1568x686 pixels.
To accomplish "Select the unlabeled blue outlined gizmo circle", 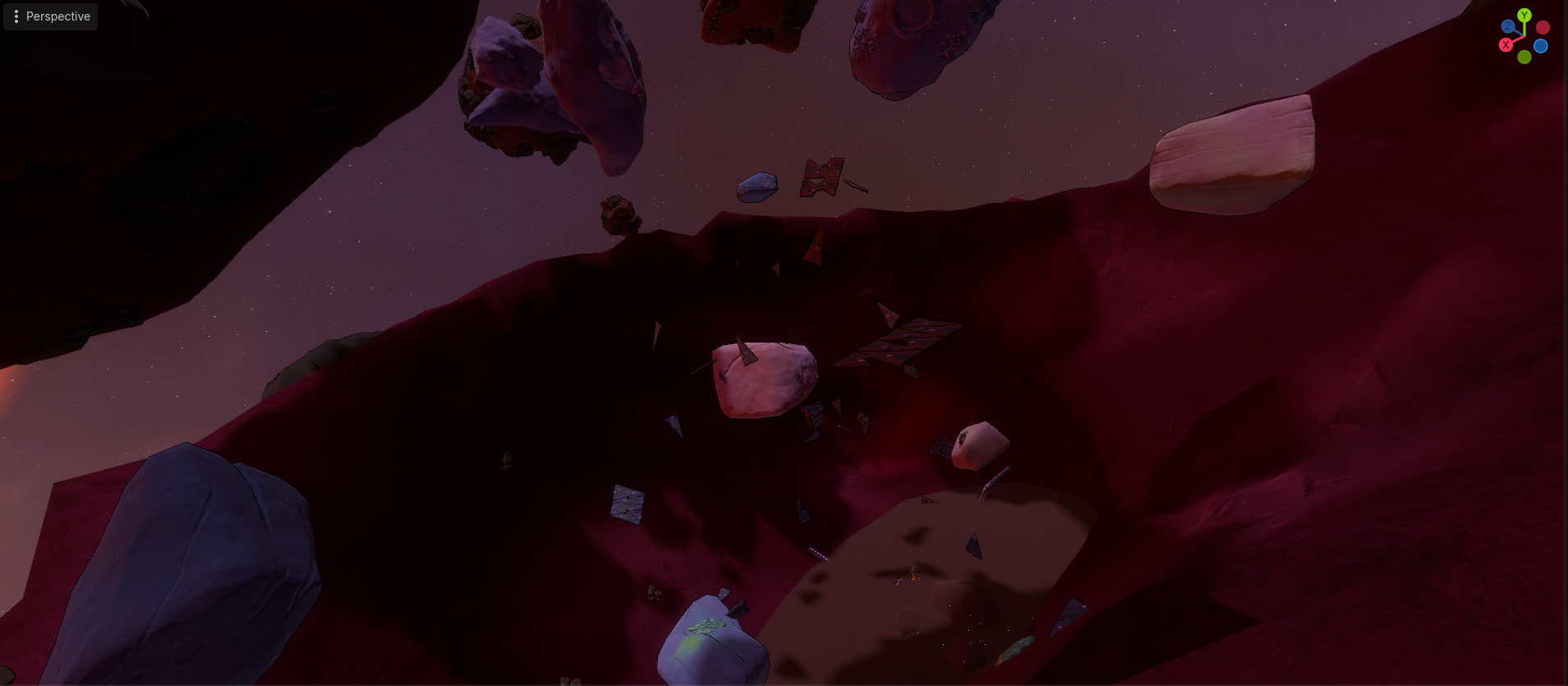I will (x=1541, y=46).
